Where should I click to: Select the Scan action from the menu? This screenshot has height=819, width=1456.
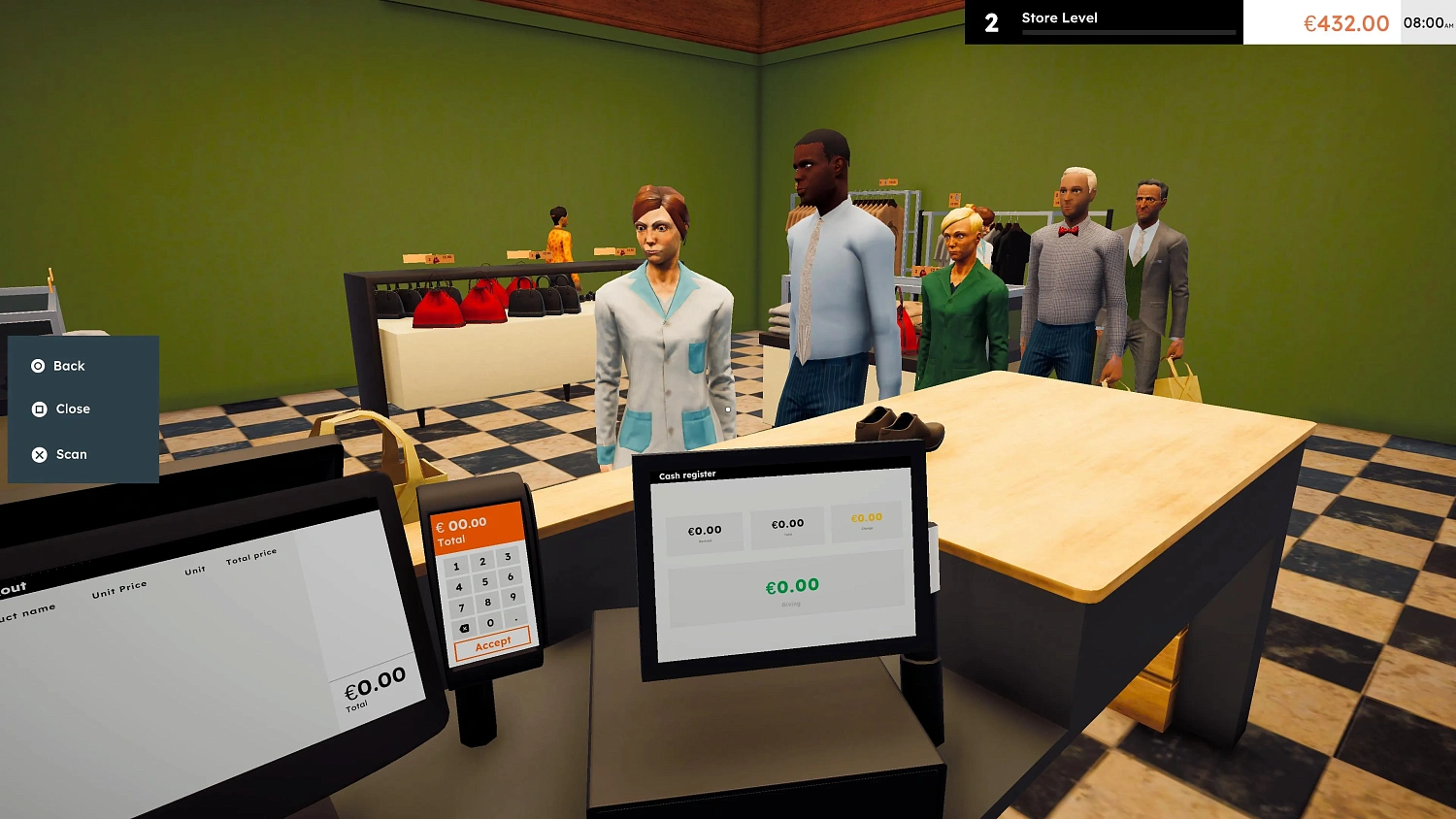pos(72,454)
